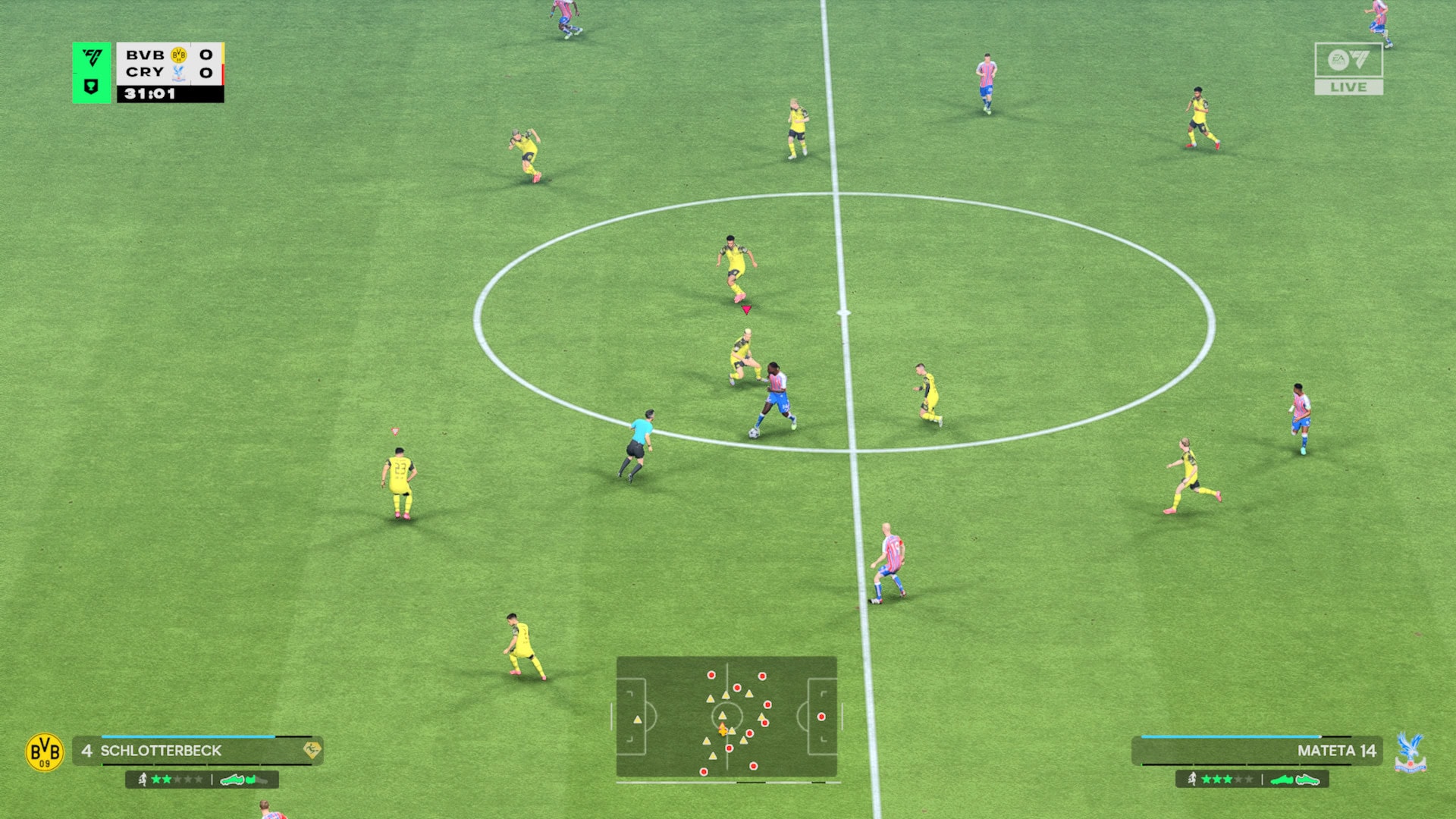
Task: Select the Mateta 14 player name panel
Action: 1257,751
